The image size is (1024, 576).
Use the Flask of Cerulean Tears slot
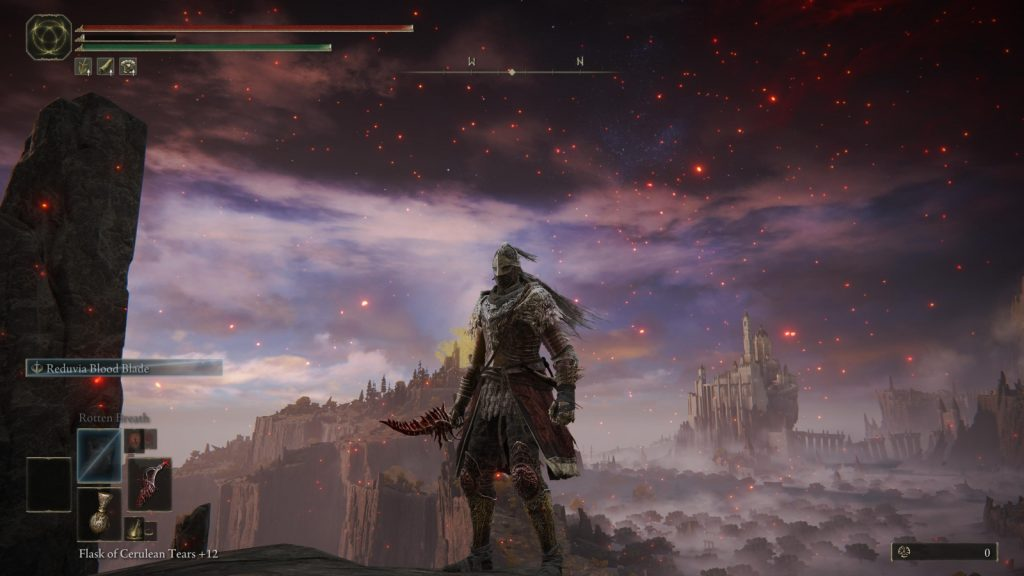(99, 514)
